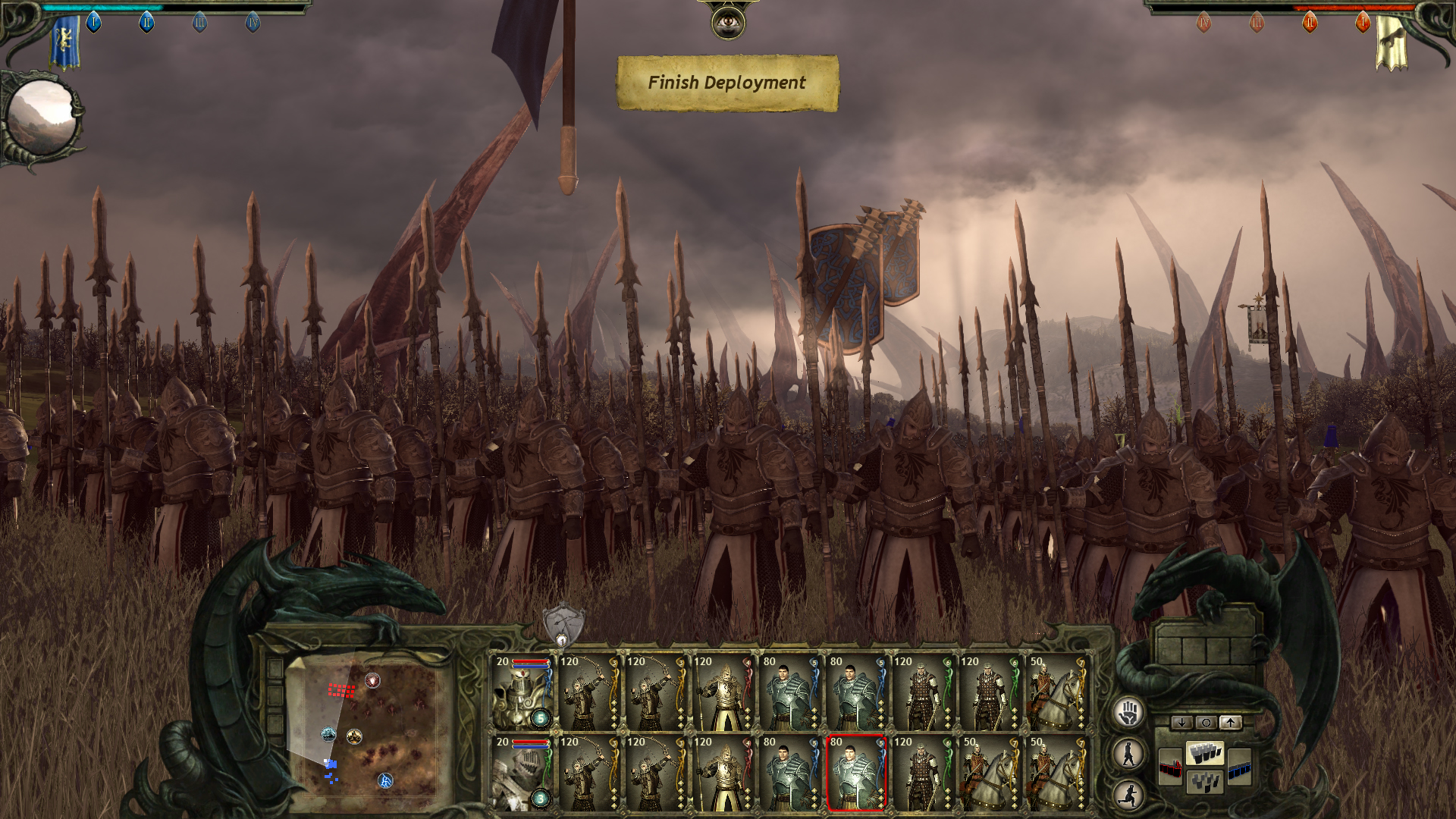Choose the tight block formation
Viewport: 1456px width, 819px height.
click(x=1205, y=753)
